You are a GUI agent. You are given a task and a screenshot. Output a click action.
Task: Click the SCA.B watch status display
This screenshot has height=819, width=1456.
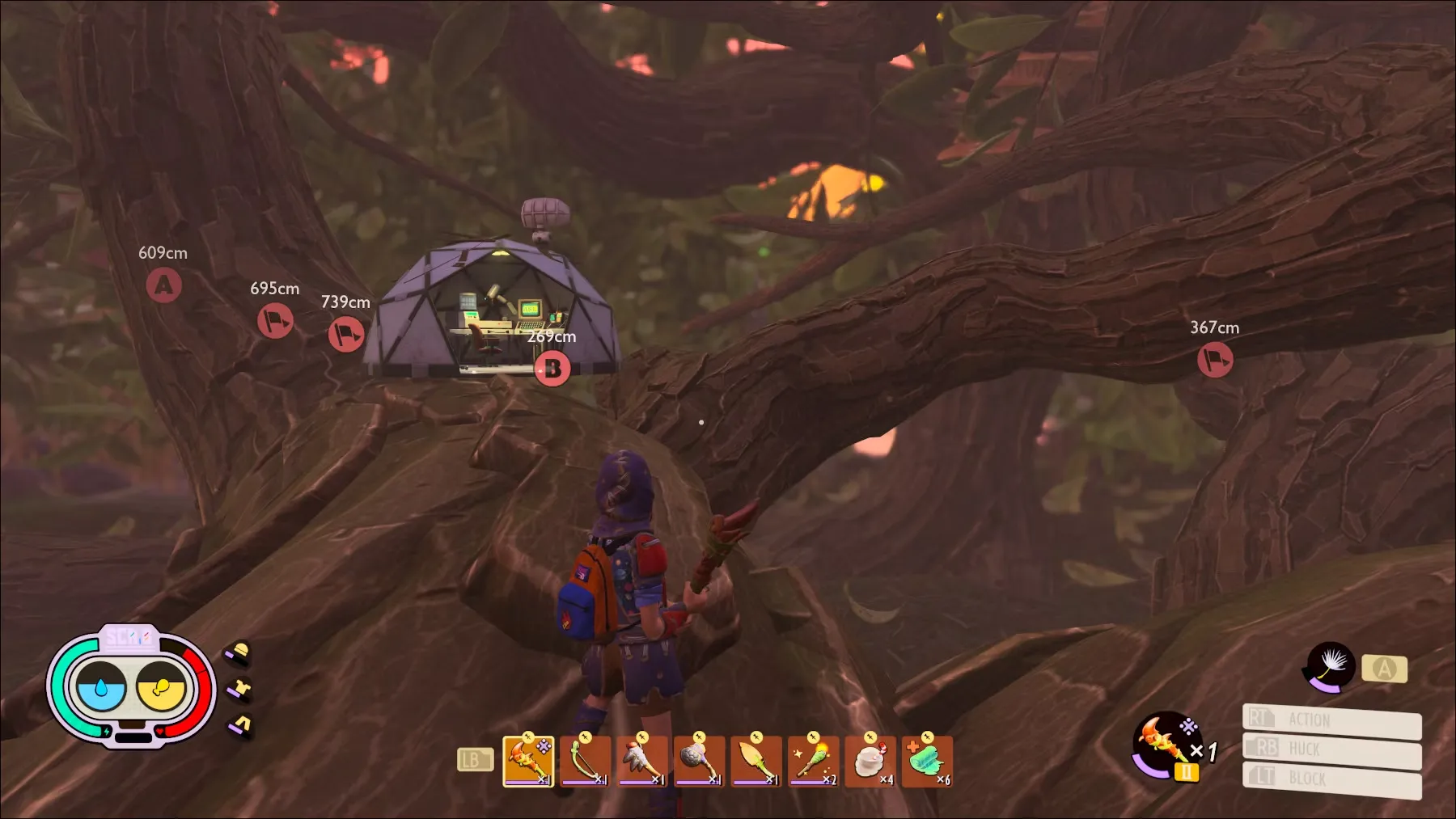[131, 684]
